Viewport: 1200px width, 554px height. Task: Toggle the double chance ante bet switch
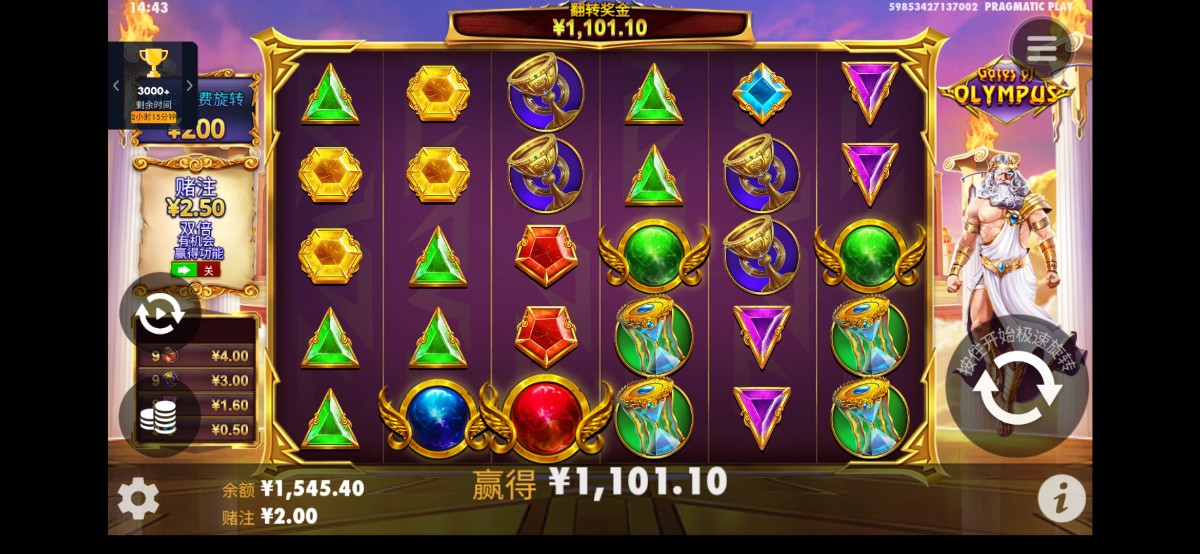tap(195, 270)
